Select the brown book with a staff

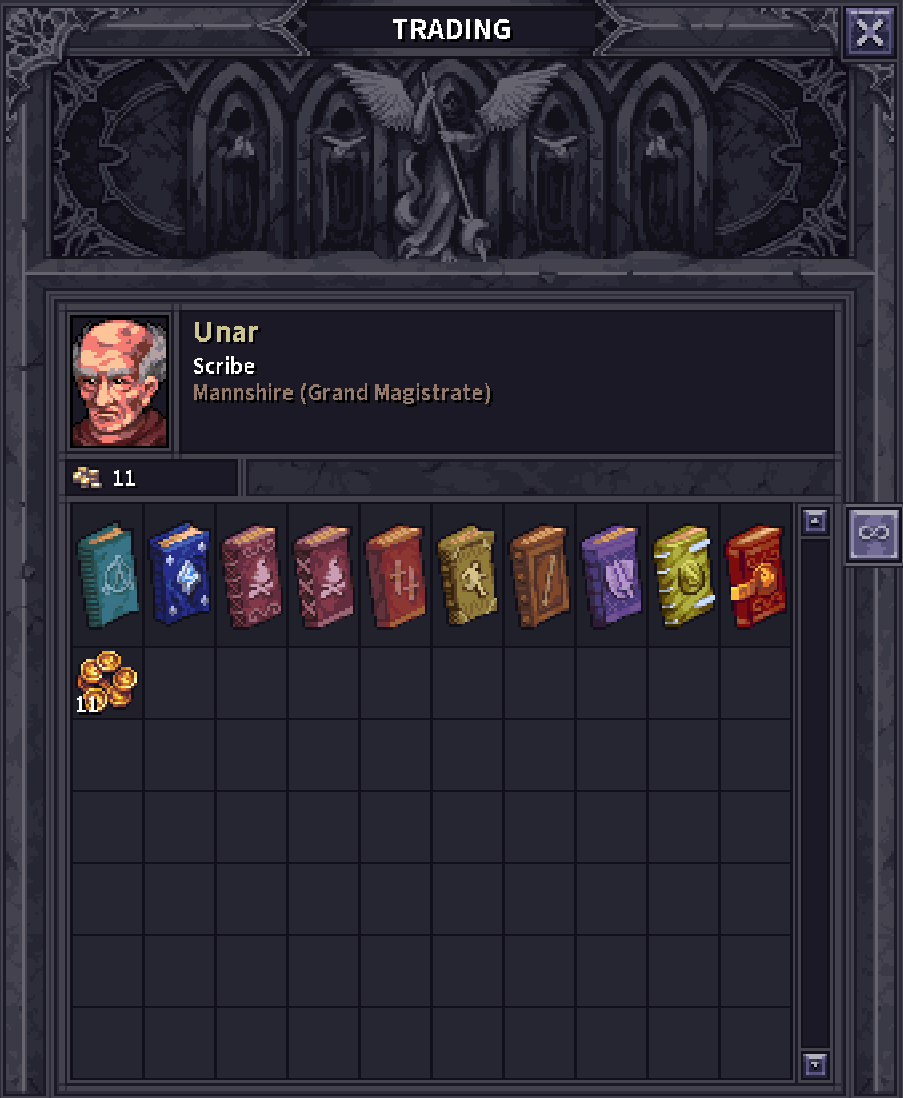539,575
